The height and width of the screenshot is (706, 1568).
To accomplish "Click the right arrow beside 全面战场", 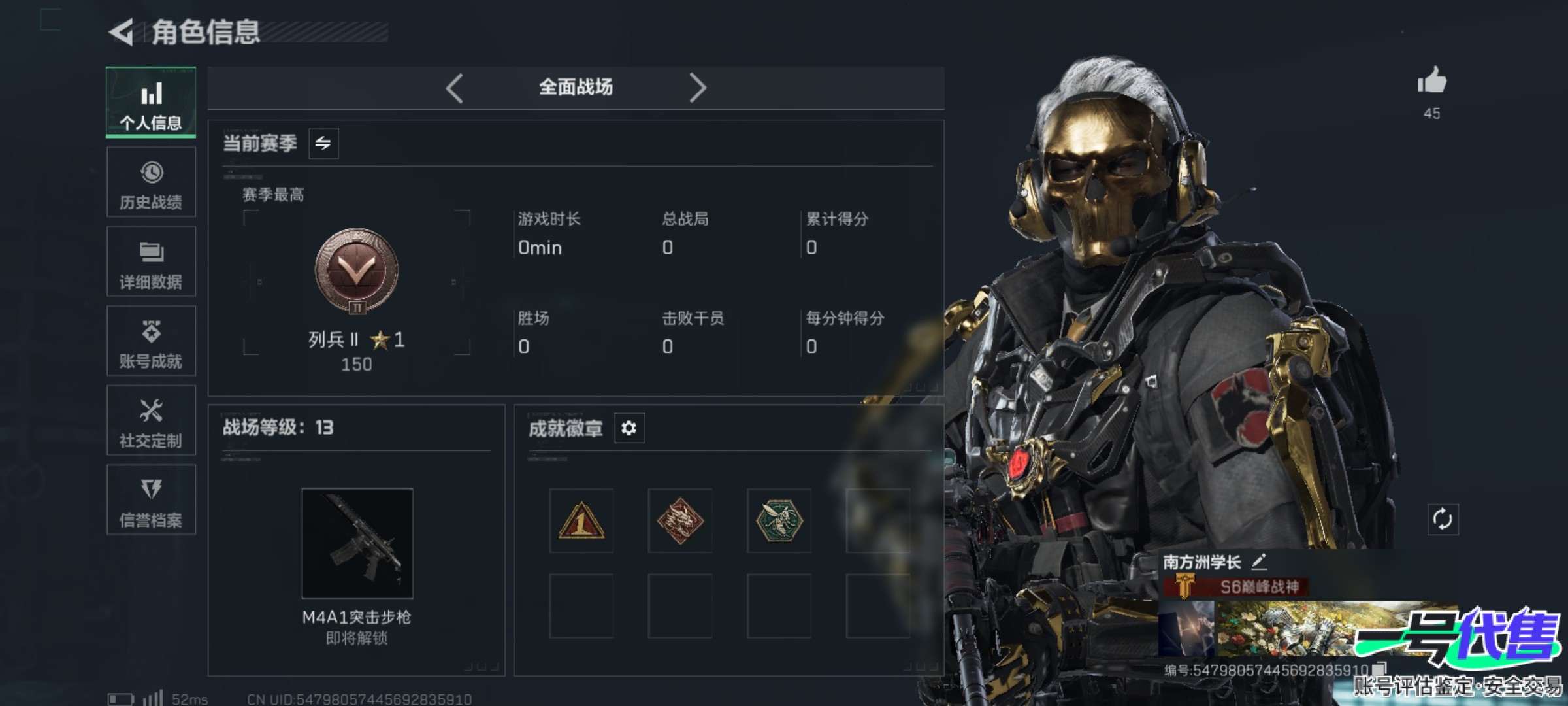I will (697, 88).
